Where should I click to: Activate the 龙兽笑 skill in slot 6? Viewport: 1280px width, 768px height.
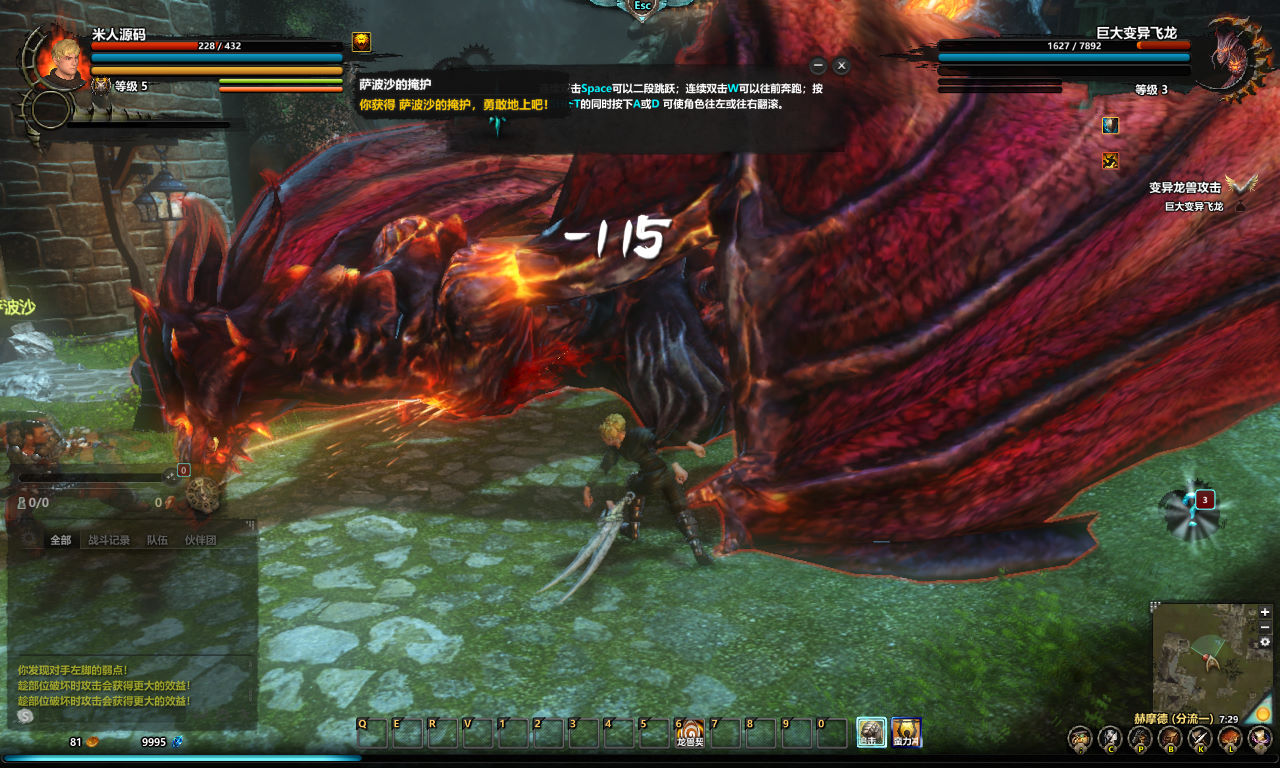[690, 733]
